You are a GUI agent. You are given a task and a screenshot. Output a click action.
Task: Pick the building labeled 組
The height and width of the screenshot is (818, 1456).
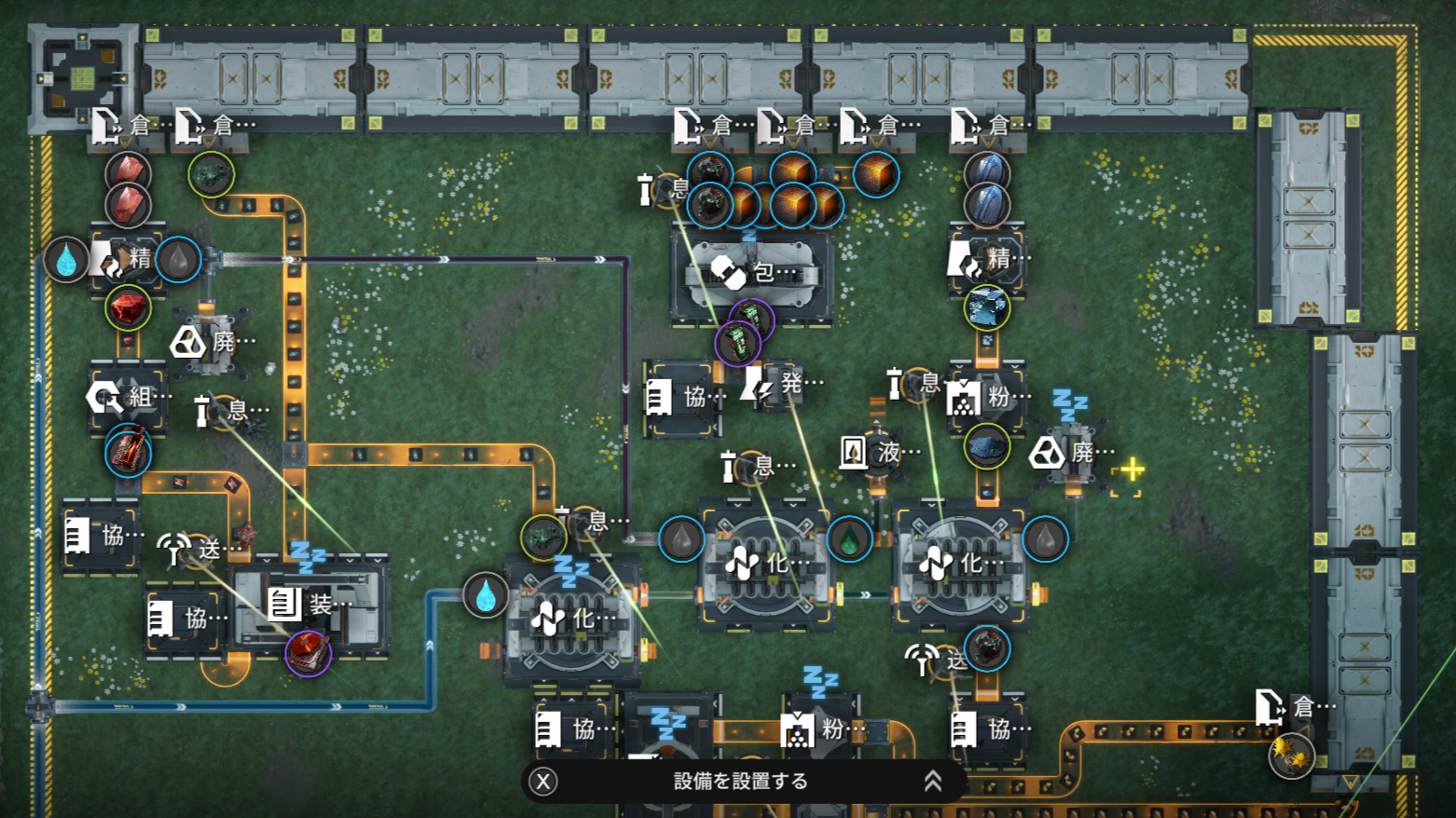[129, 398]
